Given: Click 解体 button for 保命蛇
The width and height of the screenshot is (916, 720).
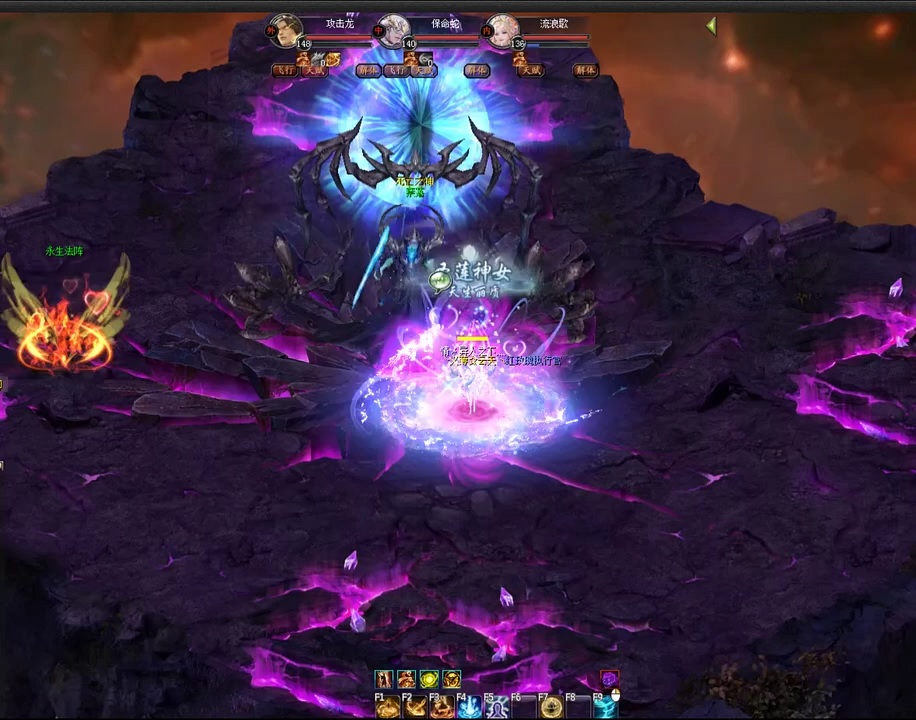Looking at the screenshot, I should click(477, 71).
